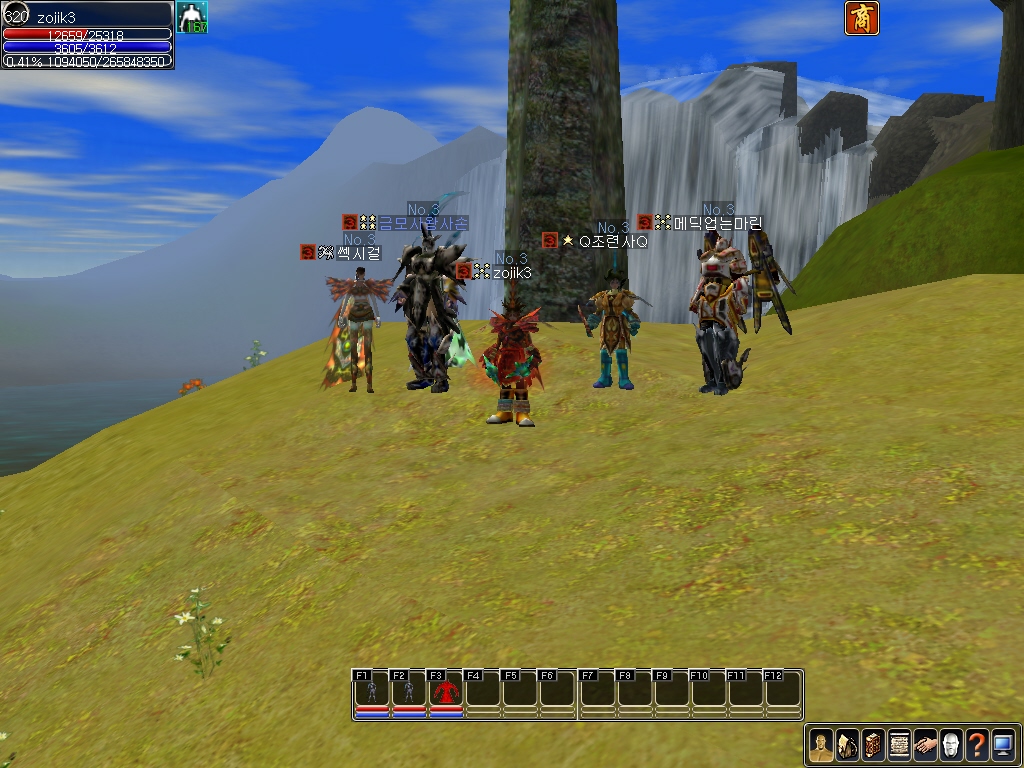This screenshot has height=768, width=1024.
Task: Open the character panel with the golden bust icon
Action: click(x=821, y=745)
